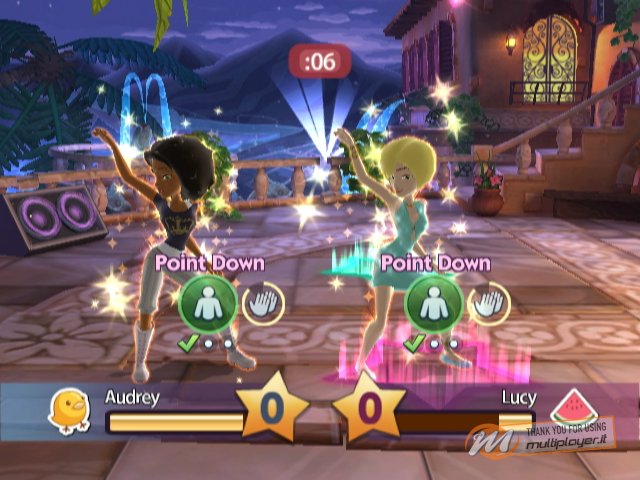The width and height of the screenshot is (640, 480).
Task: Click Lucy's watermelon slice avatar icon
Action: pyautogui.click(x=567, y=408)
